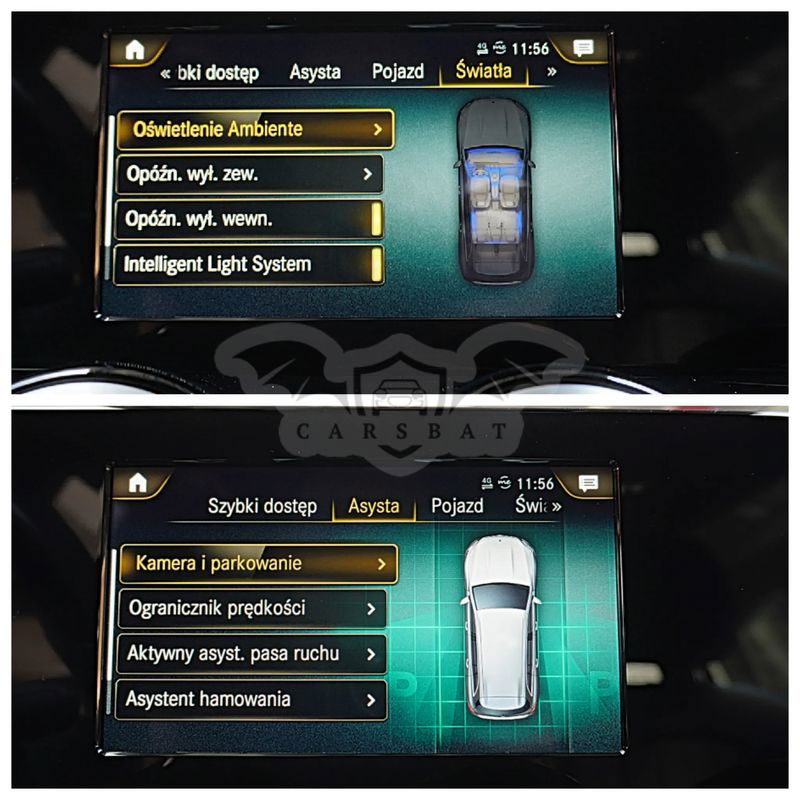
Task: Click the highlighted Światła tab
Action: click(483, 71)
